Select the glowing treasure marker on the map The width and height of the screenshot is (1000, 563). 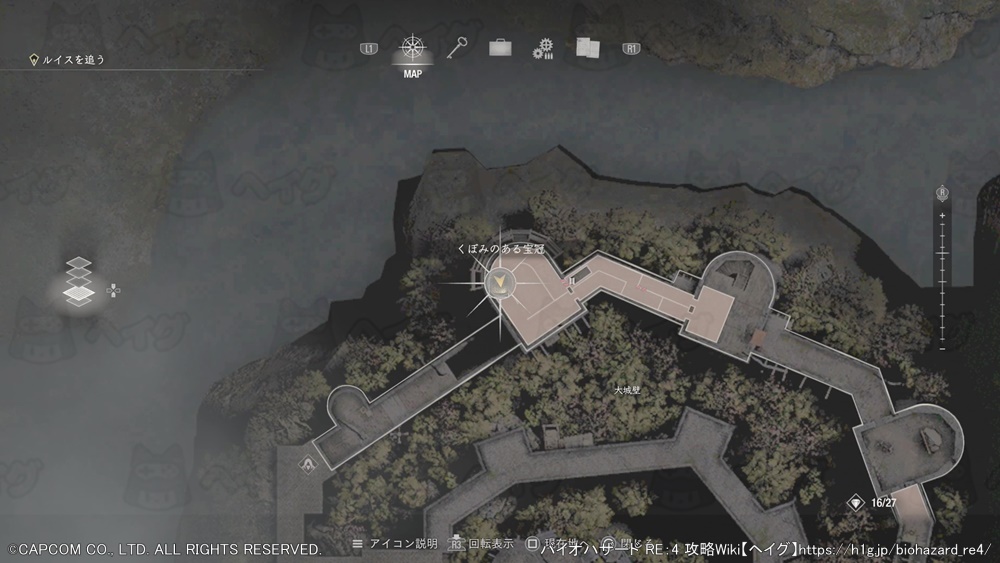click(x=499, y=285)
